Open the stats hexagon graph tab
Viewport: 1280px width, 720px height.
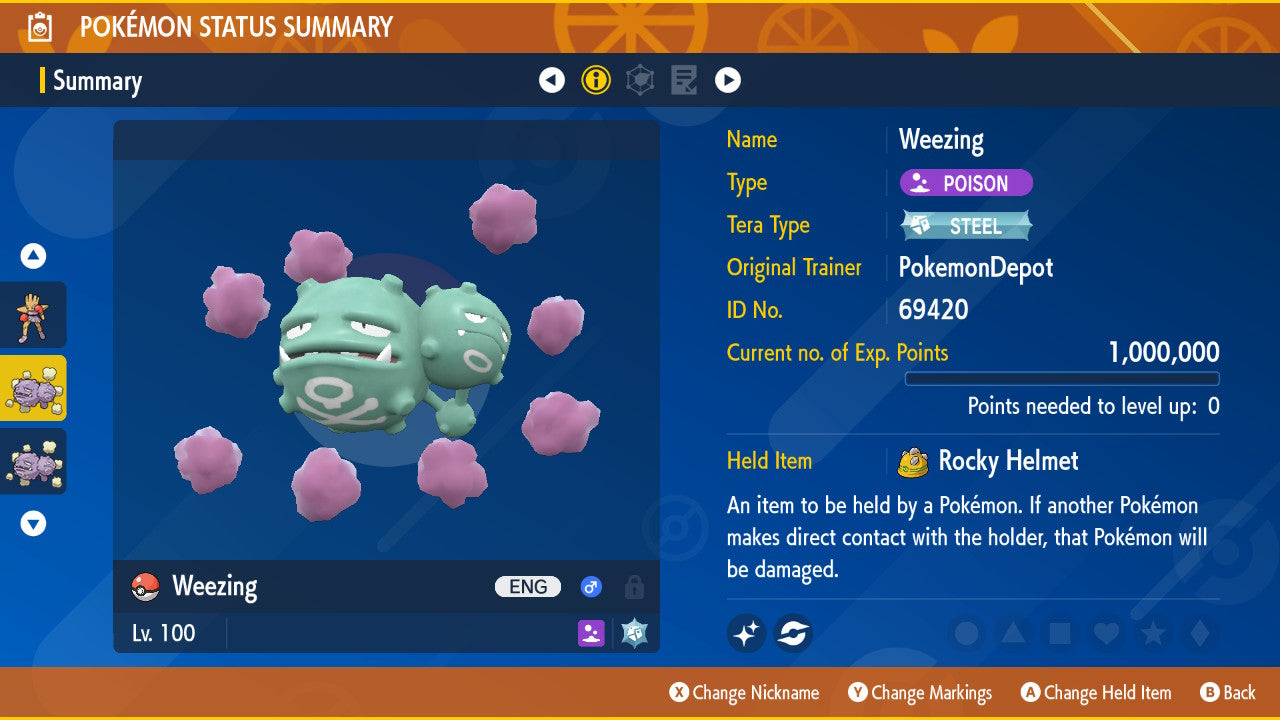coord(640,80)
